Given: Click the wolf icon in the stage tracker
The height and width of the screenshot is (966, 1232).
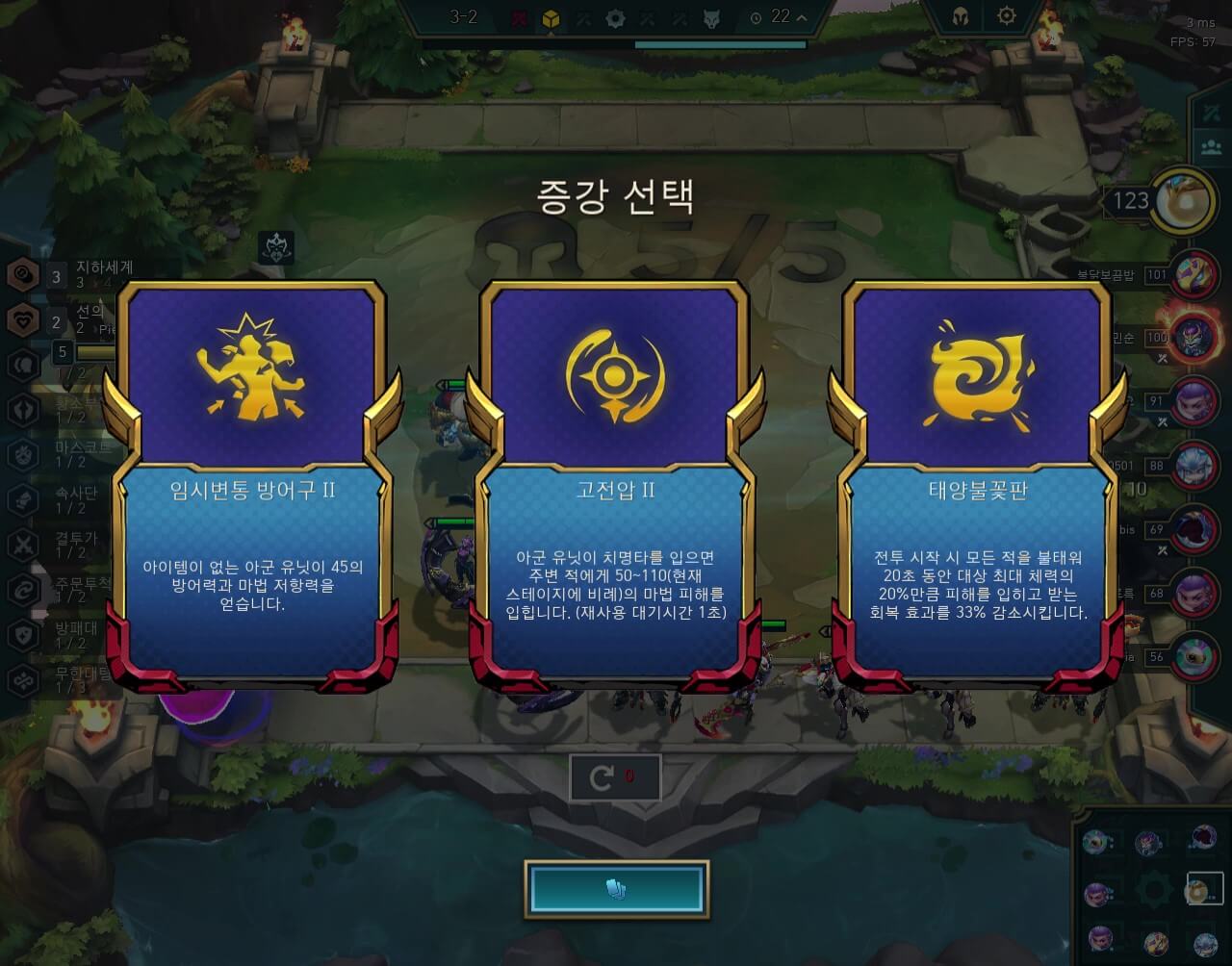Looking at the screenshot, I should (x=711, y=16).
